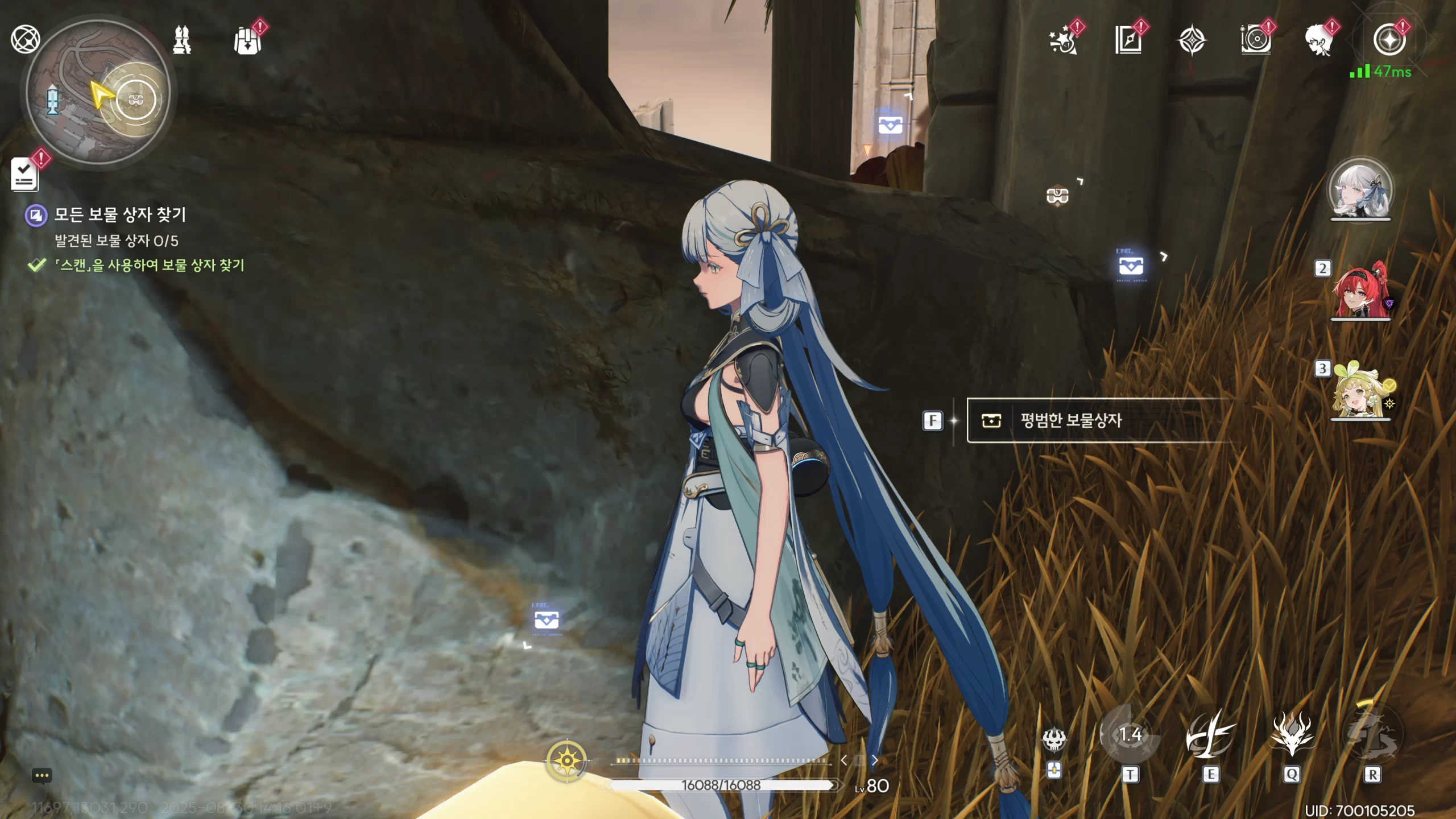Open the backpack icon with alert
1456x819 pixels.
248,40
